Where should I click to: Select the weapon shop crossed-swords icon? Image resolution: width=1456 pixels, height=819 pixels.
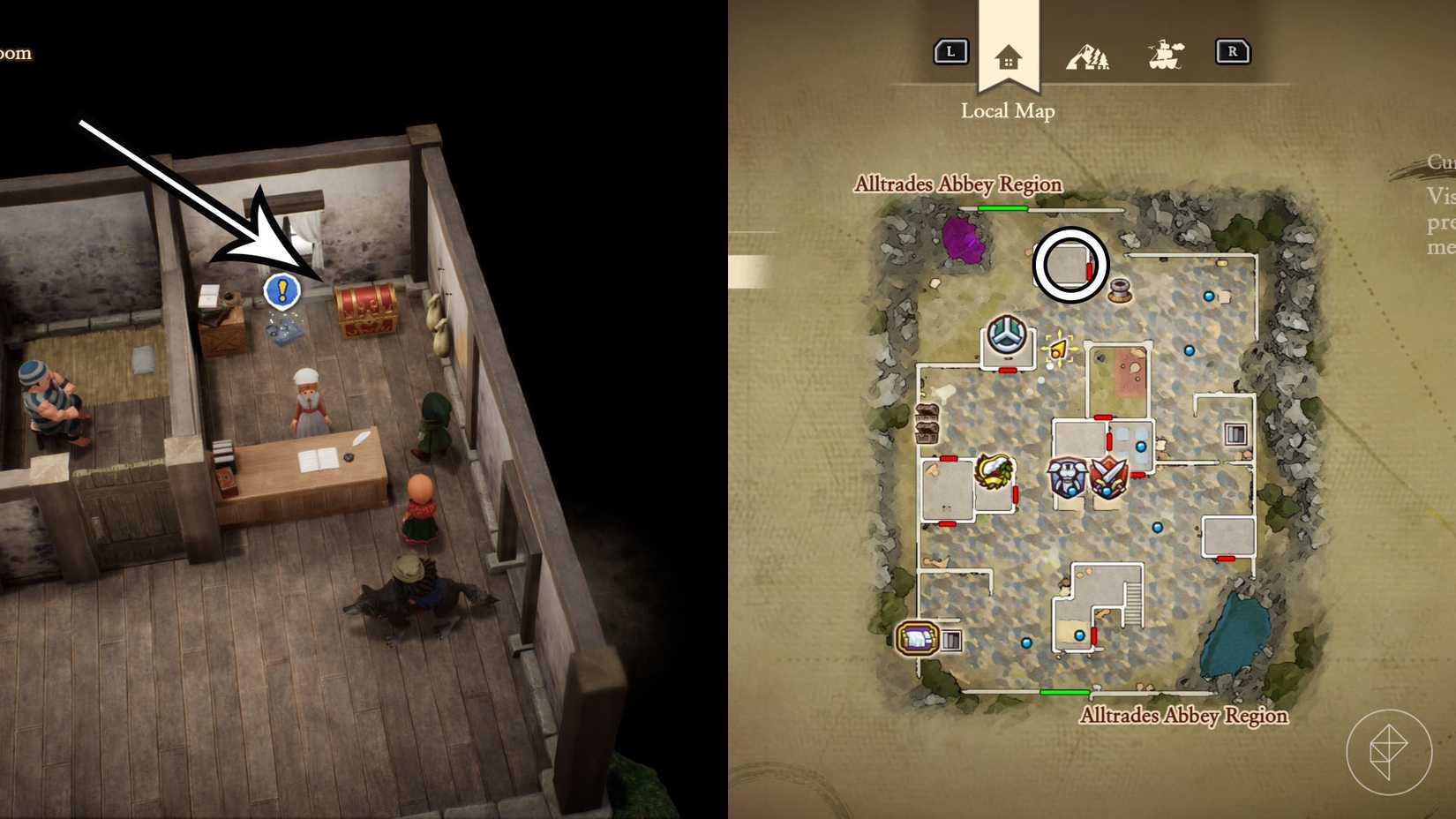coord(1108,478)
